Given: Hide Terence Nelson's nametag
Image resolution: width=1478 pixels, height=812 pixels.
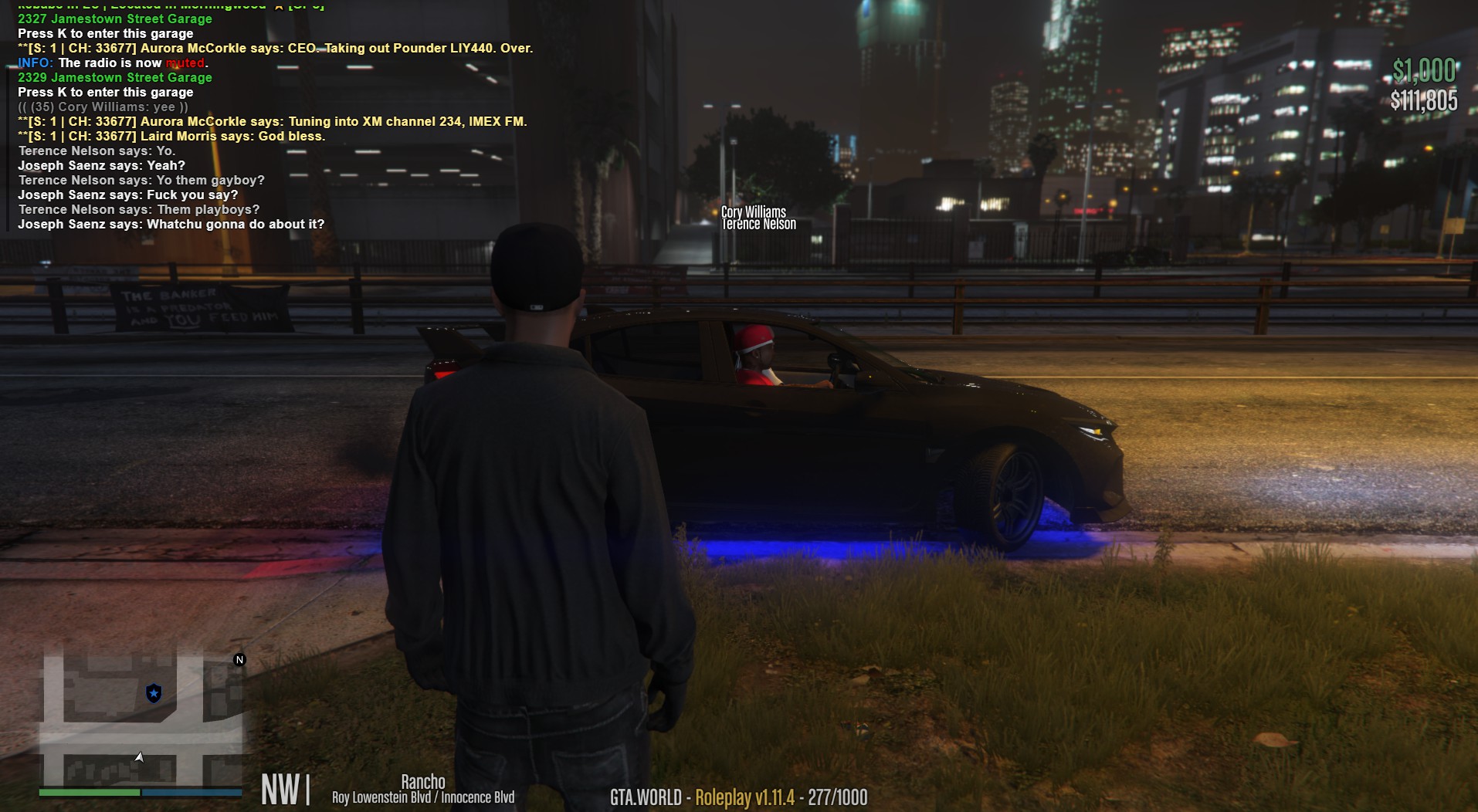Looking at the screenshot, I should [758, 223].
